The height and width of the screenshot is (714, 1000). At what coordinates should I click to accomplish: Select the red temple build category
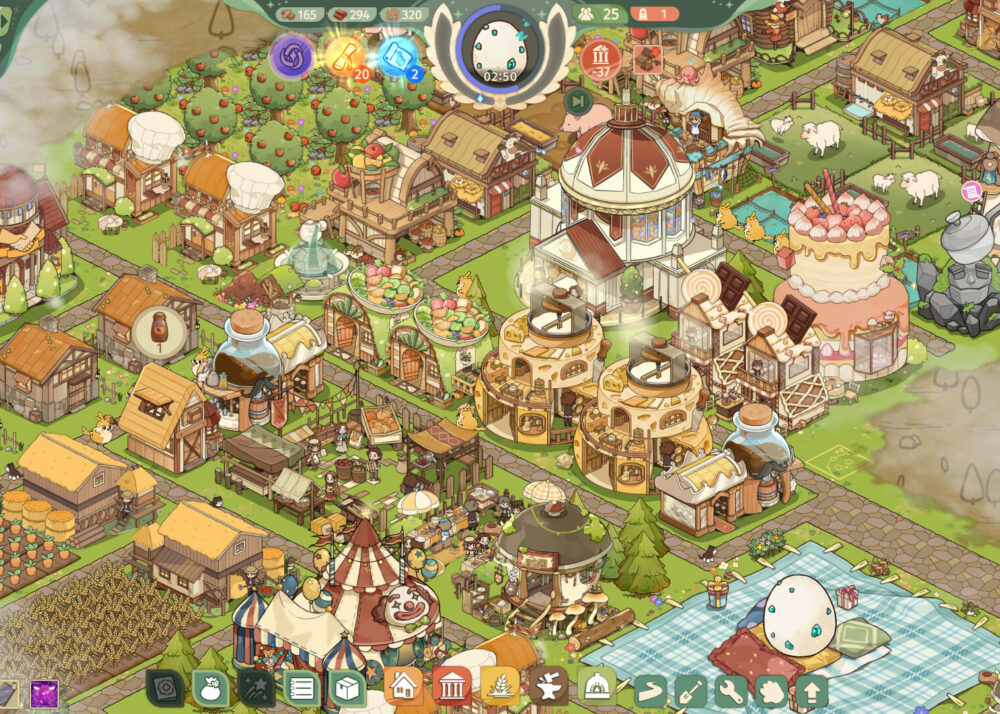click(451, 686)
